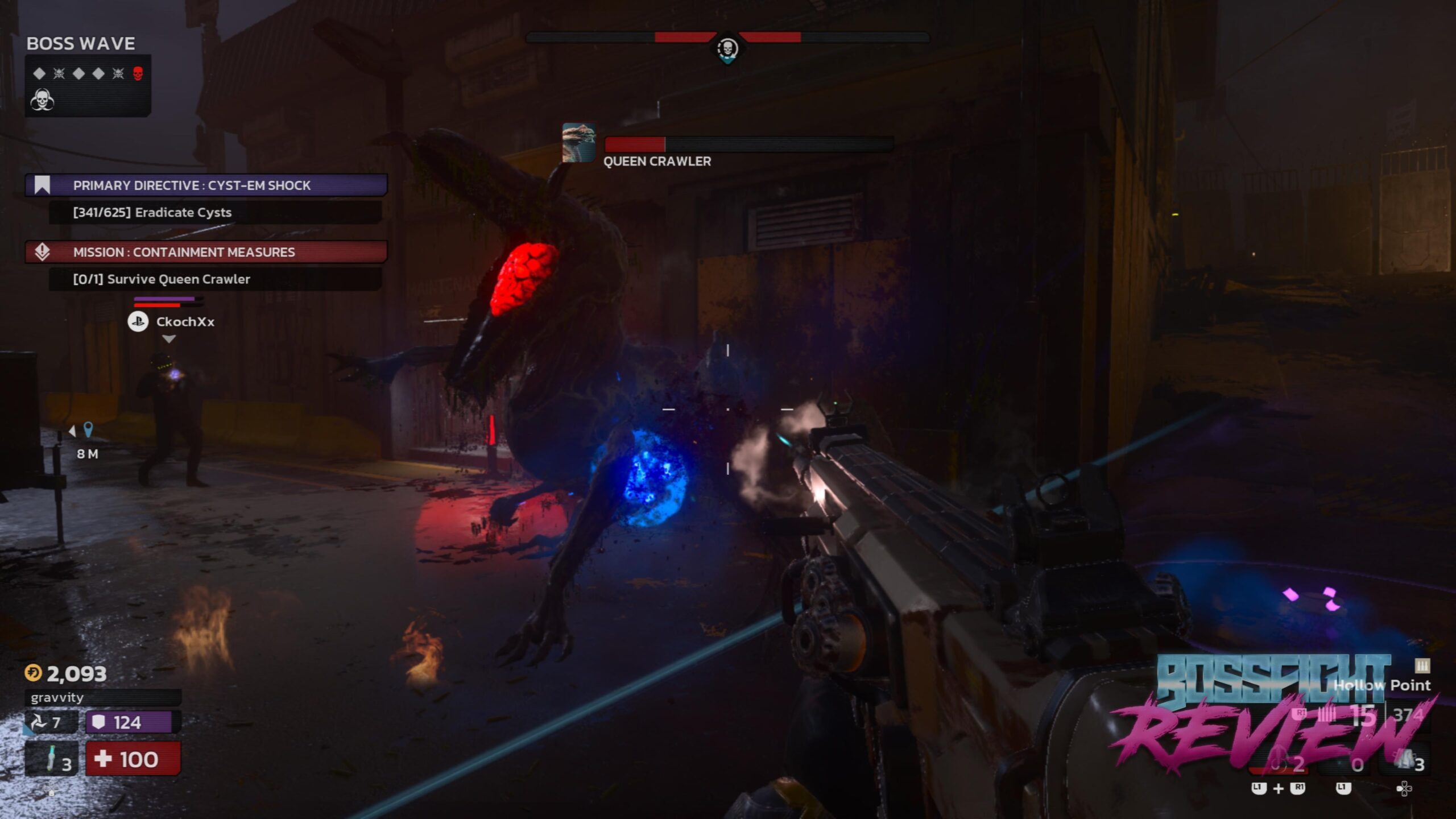Click the Ninja perk level icon
Viewport: 1456px width, 819px height.
(x=40, y=722)
